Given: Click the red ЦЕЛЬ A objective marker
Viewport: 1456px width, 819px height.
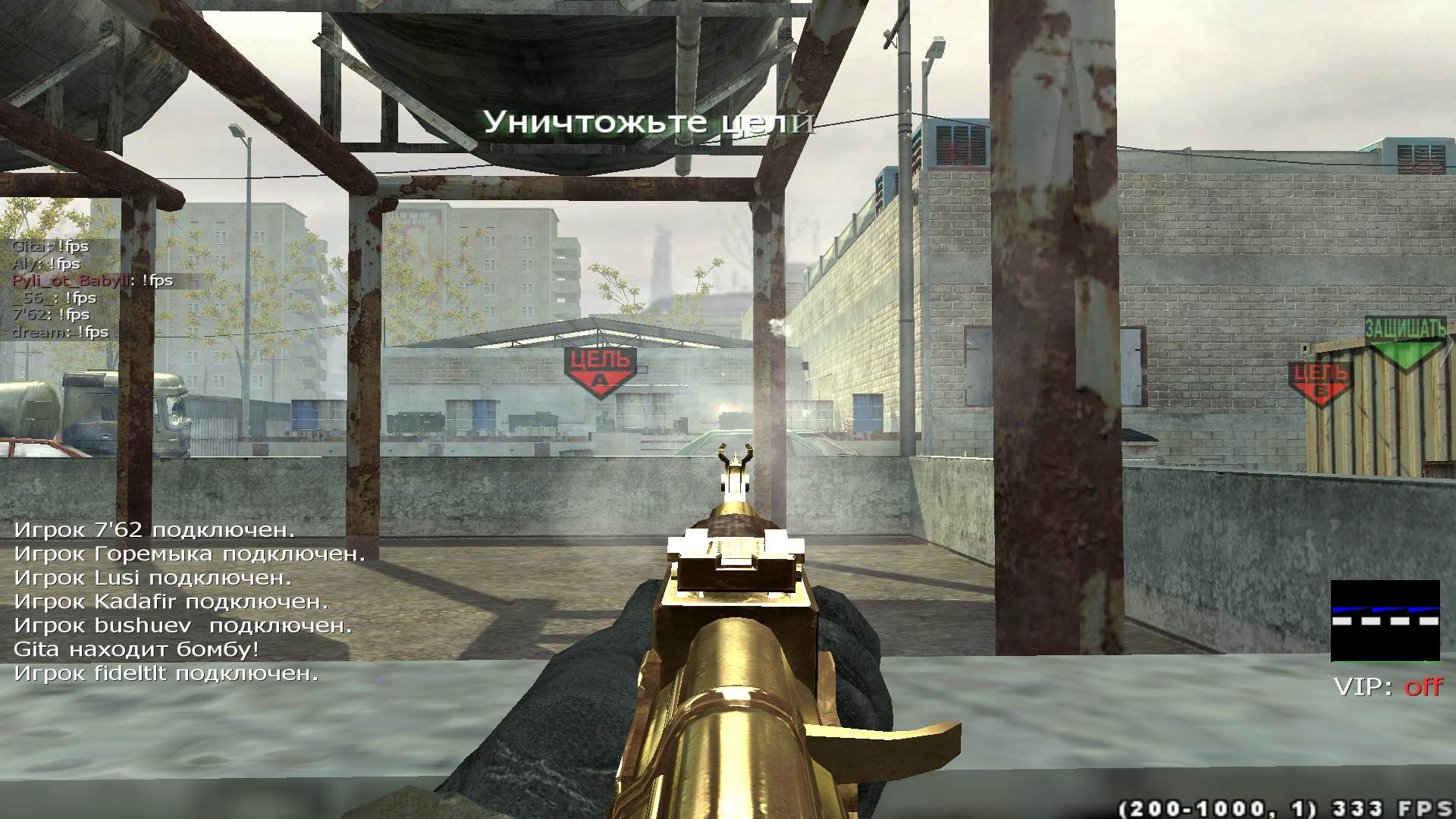Looking at the screenshot, I should (x=600, y=372).
